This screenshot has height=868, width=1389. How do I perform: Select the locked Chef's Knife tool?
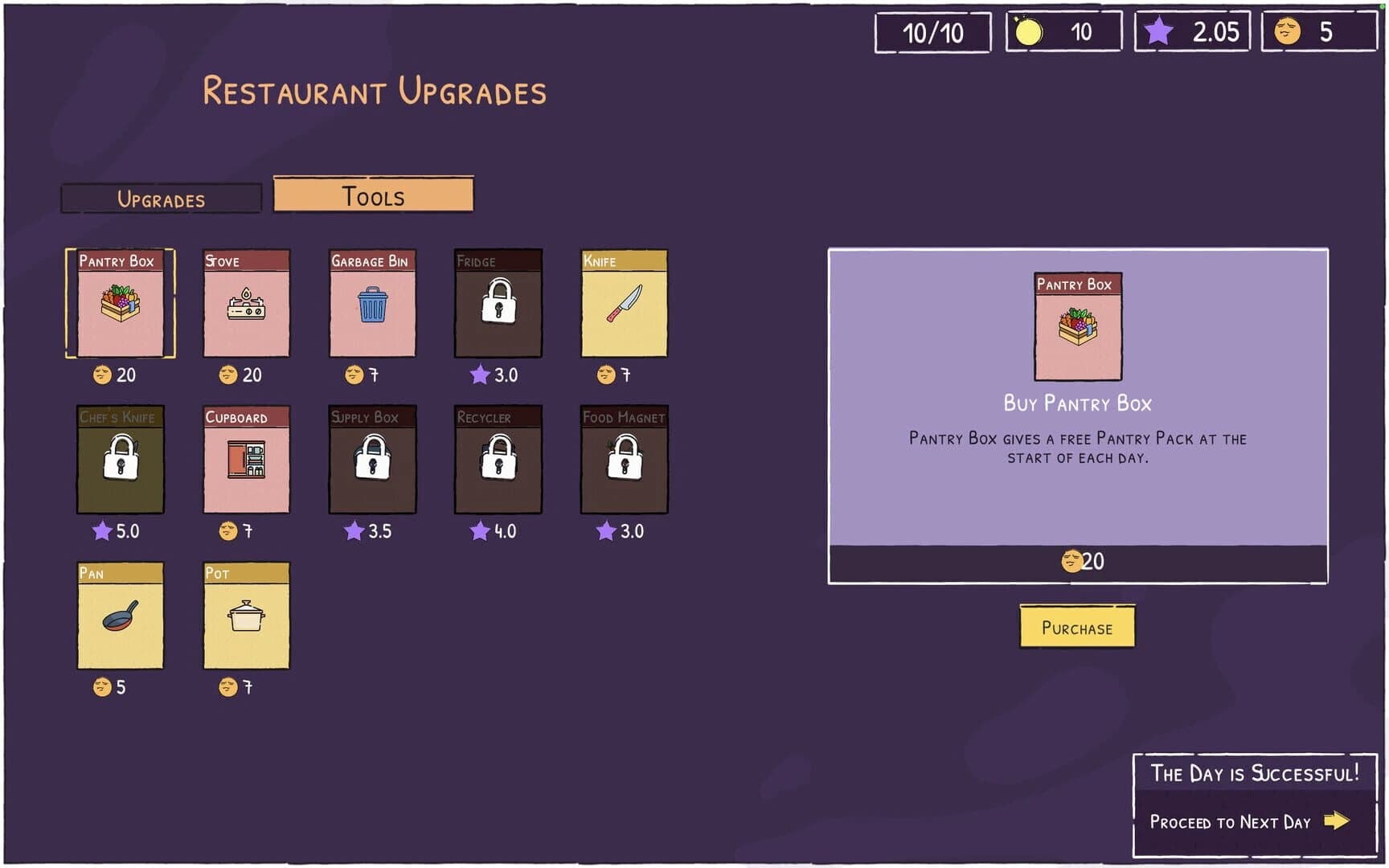coord(119,462)
